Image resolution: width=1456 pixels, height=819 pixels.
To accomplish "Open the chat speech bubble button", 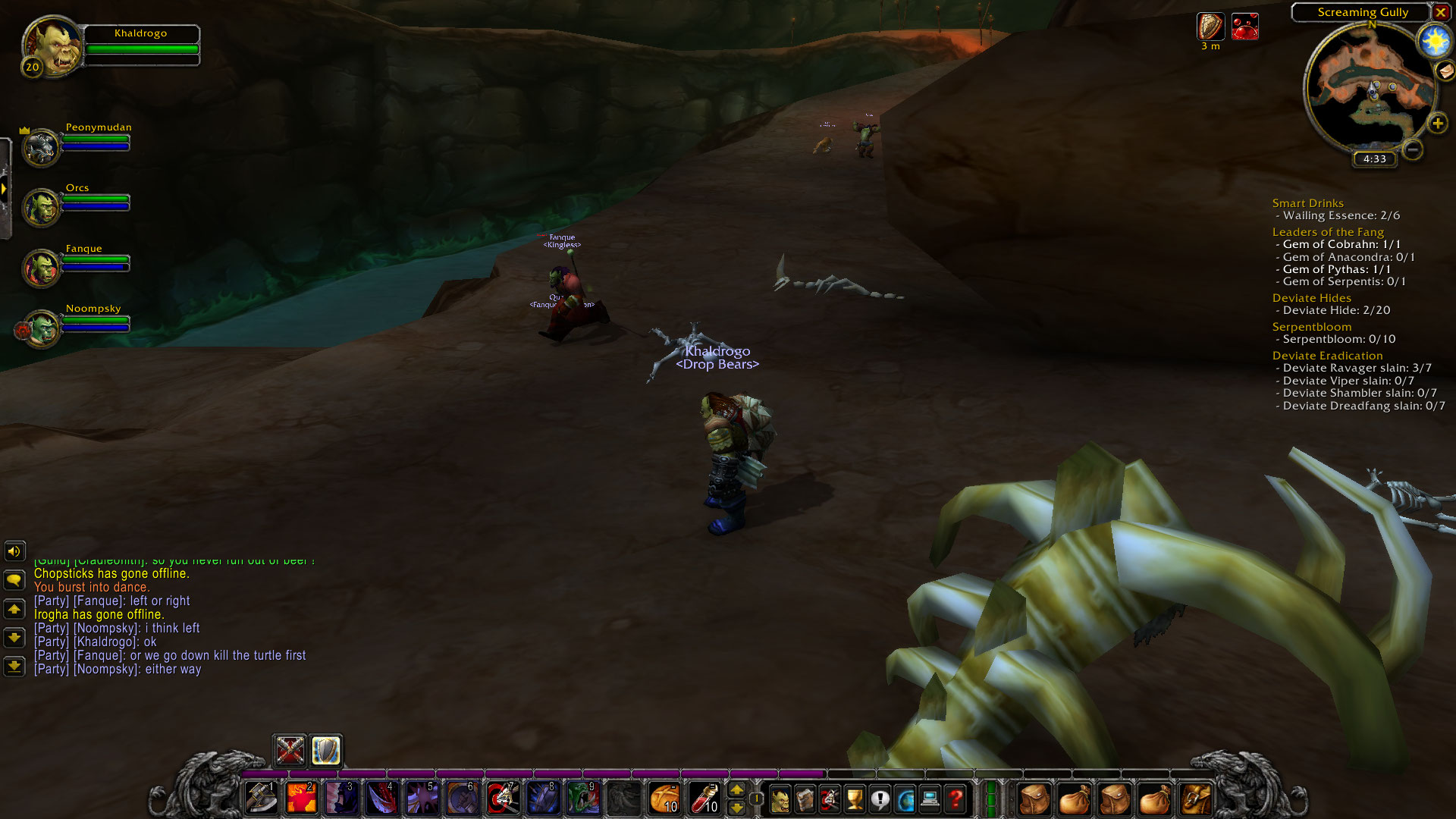I will pyautogui.click(x=14, y=581).
